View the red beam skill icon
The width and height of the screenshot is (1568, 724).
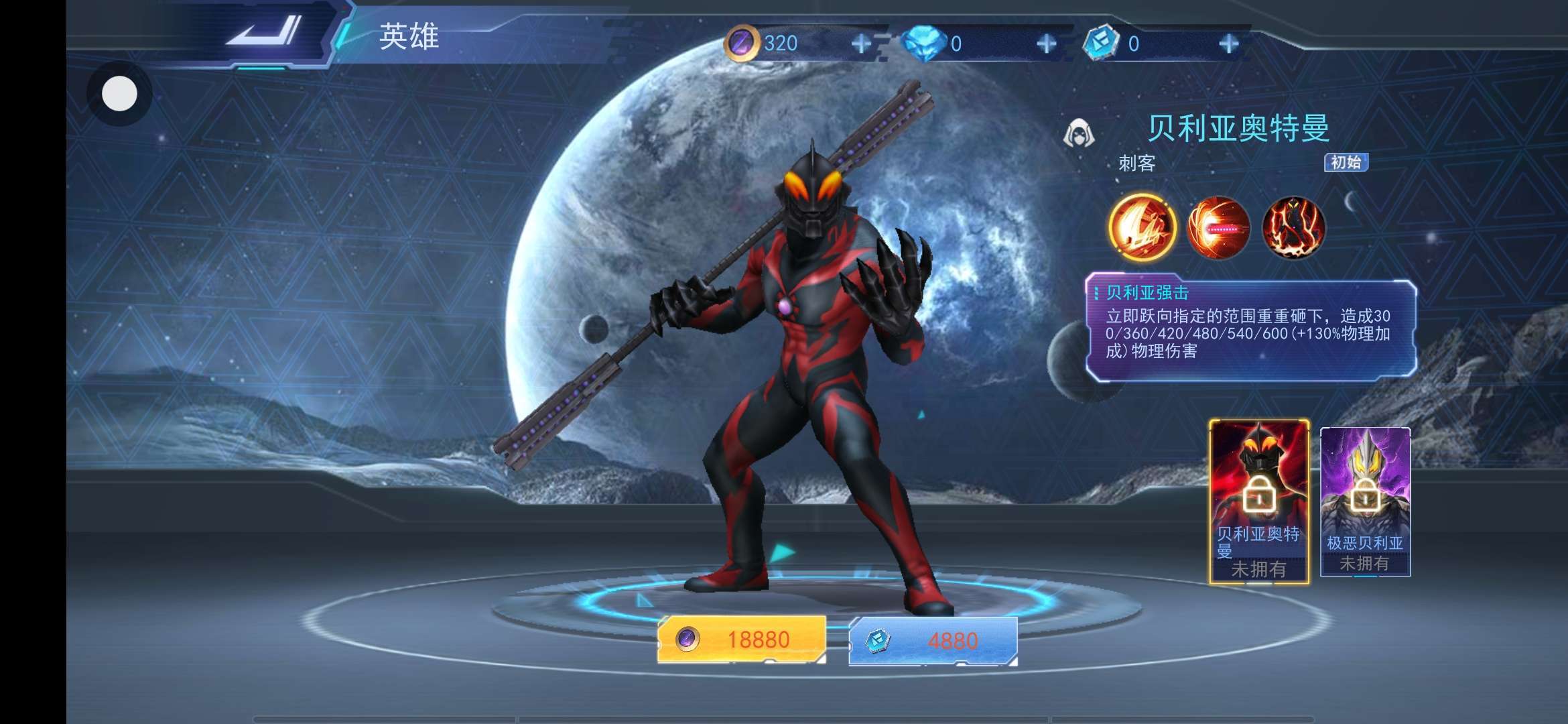coord(1218,228)
